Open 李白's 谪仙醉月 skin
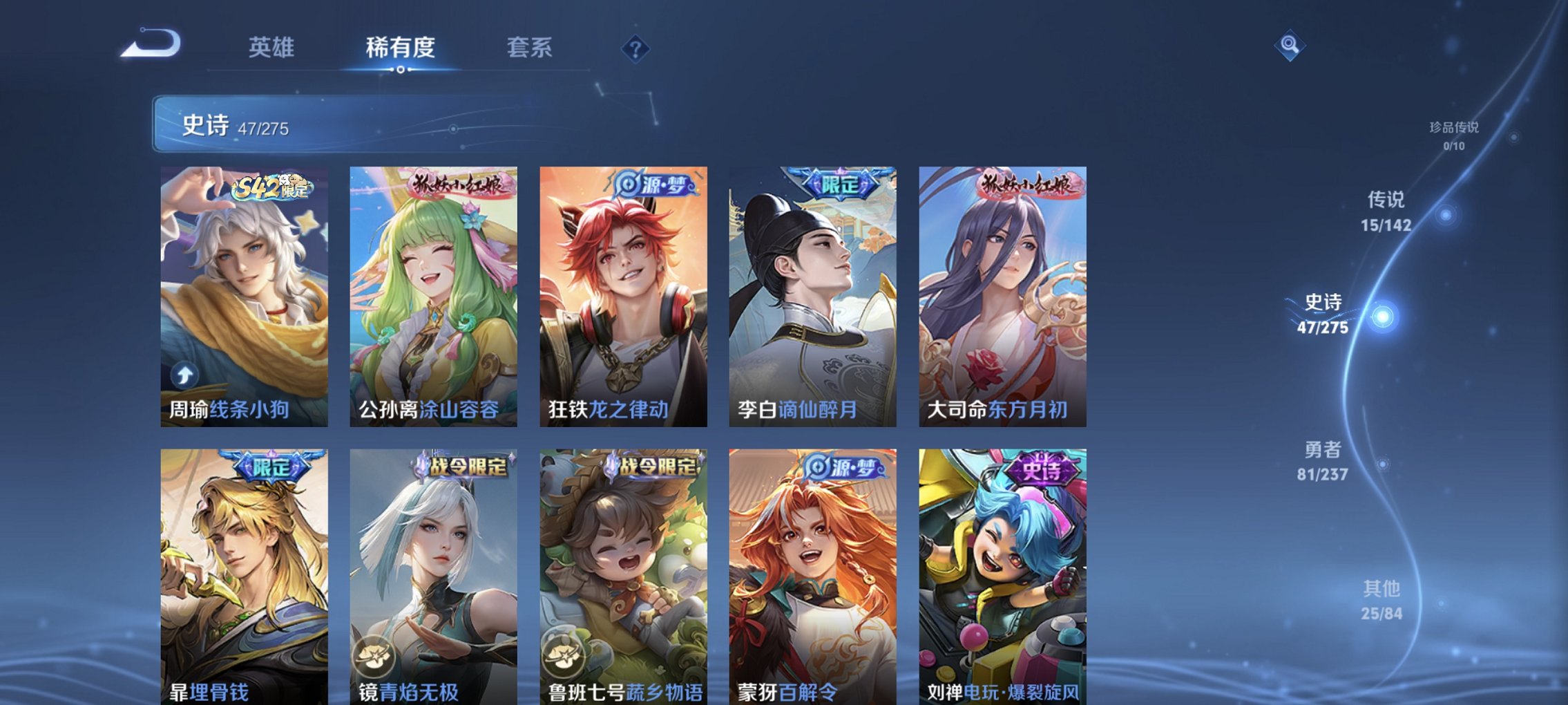This screenshot has width=1568, height=705. (810, 297)
